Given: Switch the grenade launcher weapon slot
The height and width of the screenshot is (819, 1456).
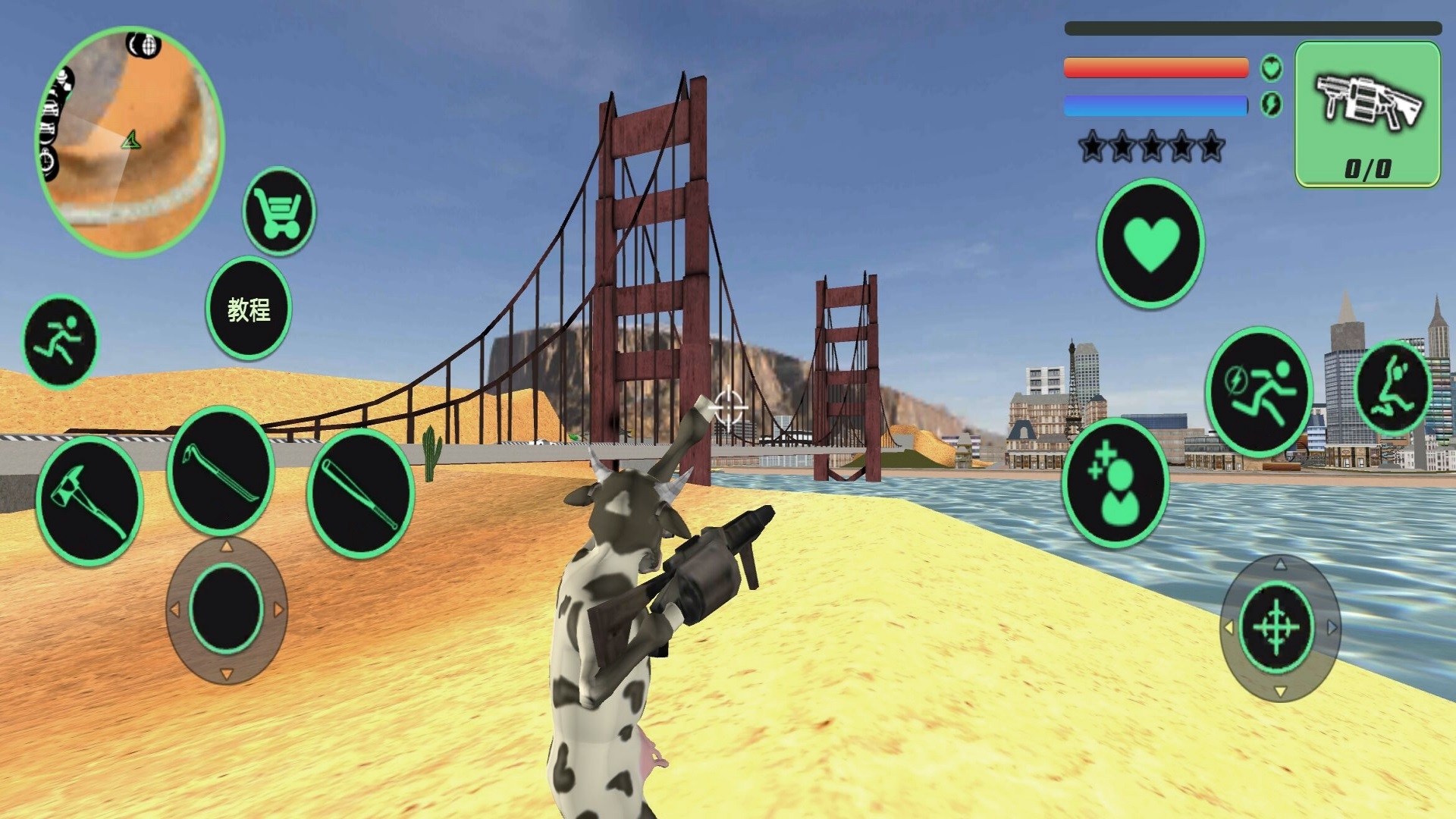Looking at the screenshot, I should click(x=1367, y=115).
